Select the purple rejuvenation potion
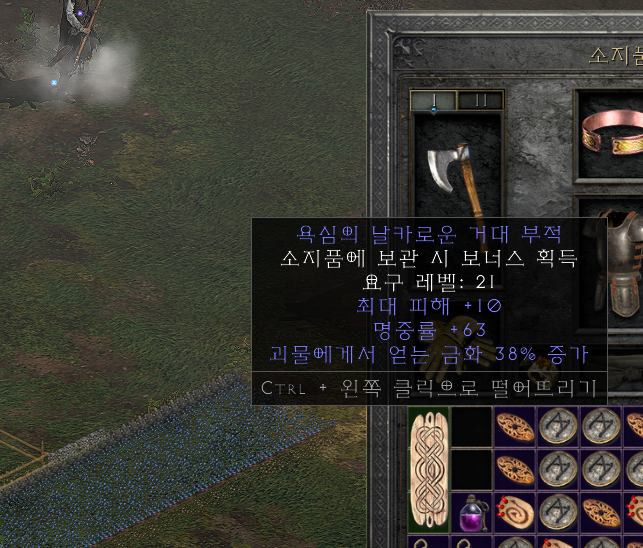The height and width of the screenshot is (548, 643). (470, 514)
